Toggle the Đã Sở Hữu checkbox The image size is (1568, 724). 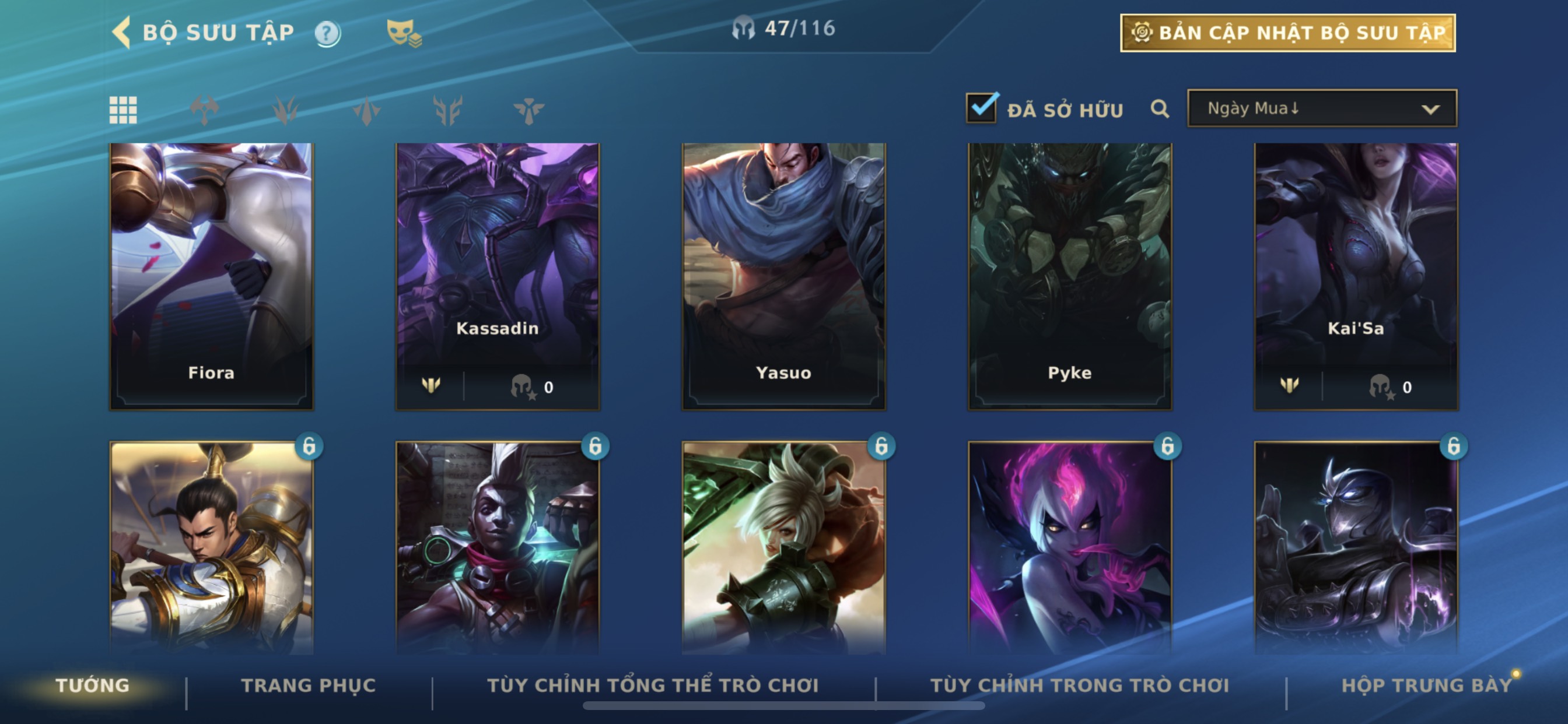[x=981, y=108]
